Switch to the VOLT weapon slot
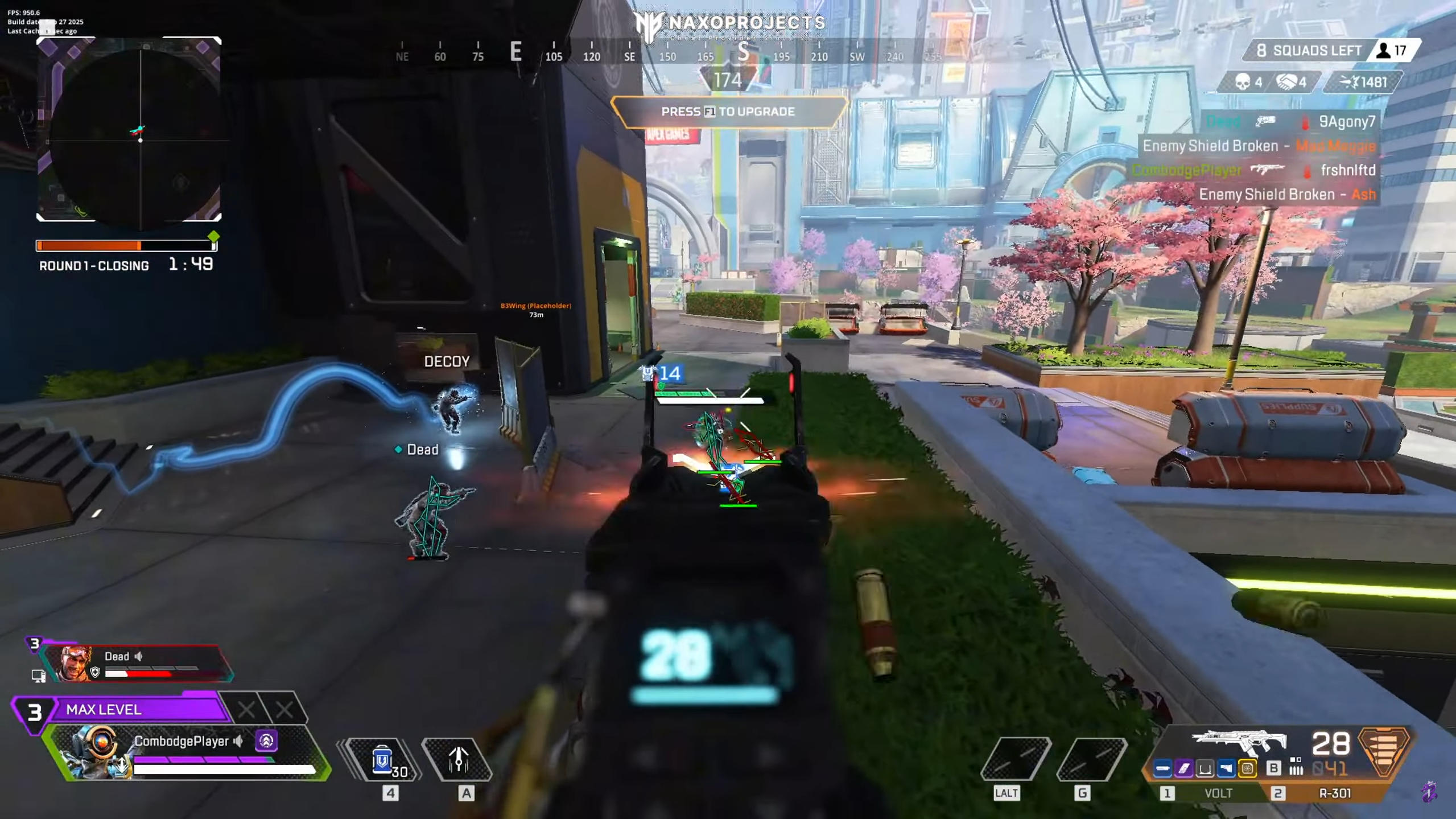Image resolution: width=1456 pixels, height=819 pixels. tap(1218, 793)
